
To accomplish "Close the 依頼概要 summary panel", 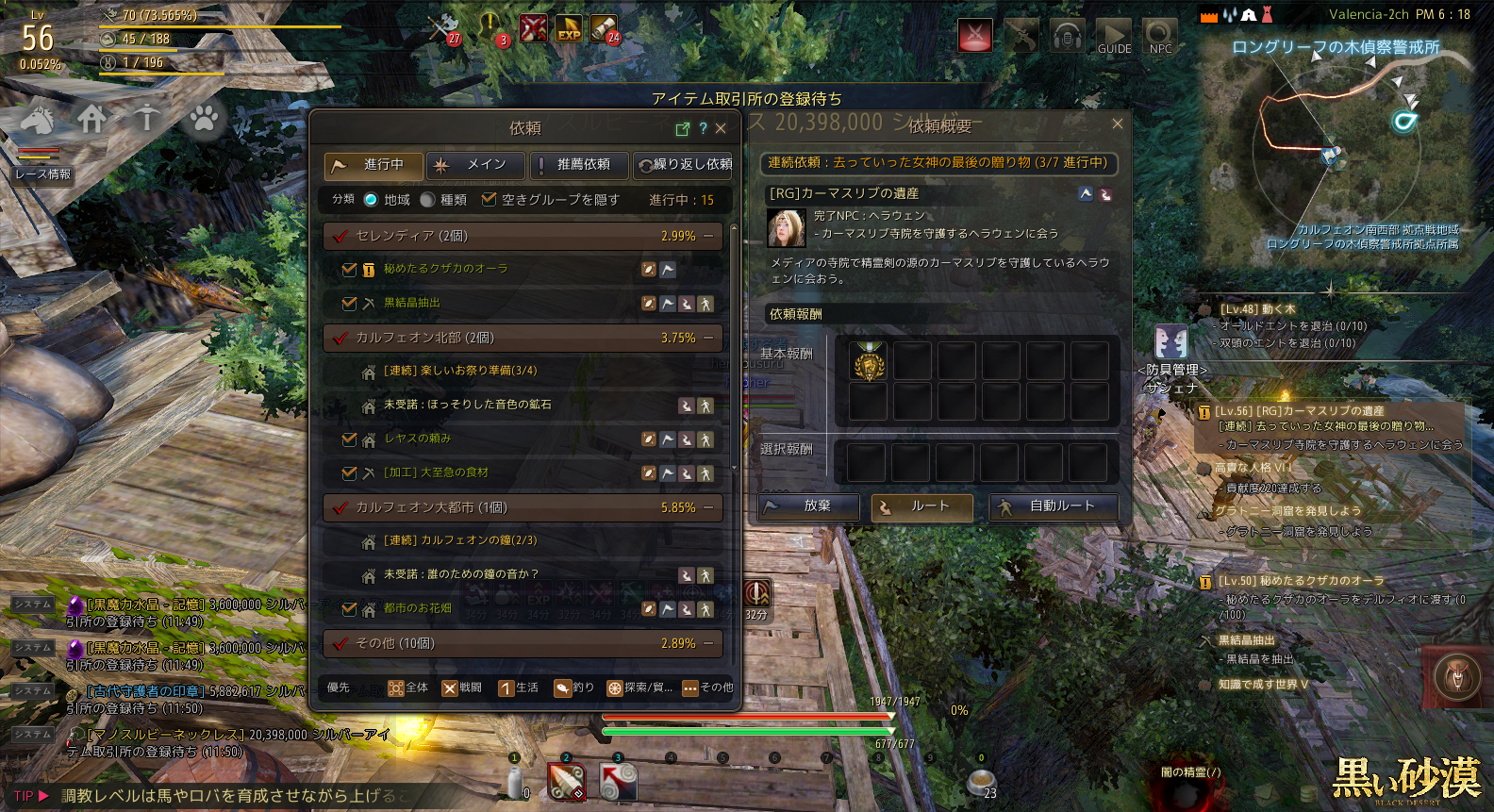I will [1118, 124].
